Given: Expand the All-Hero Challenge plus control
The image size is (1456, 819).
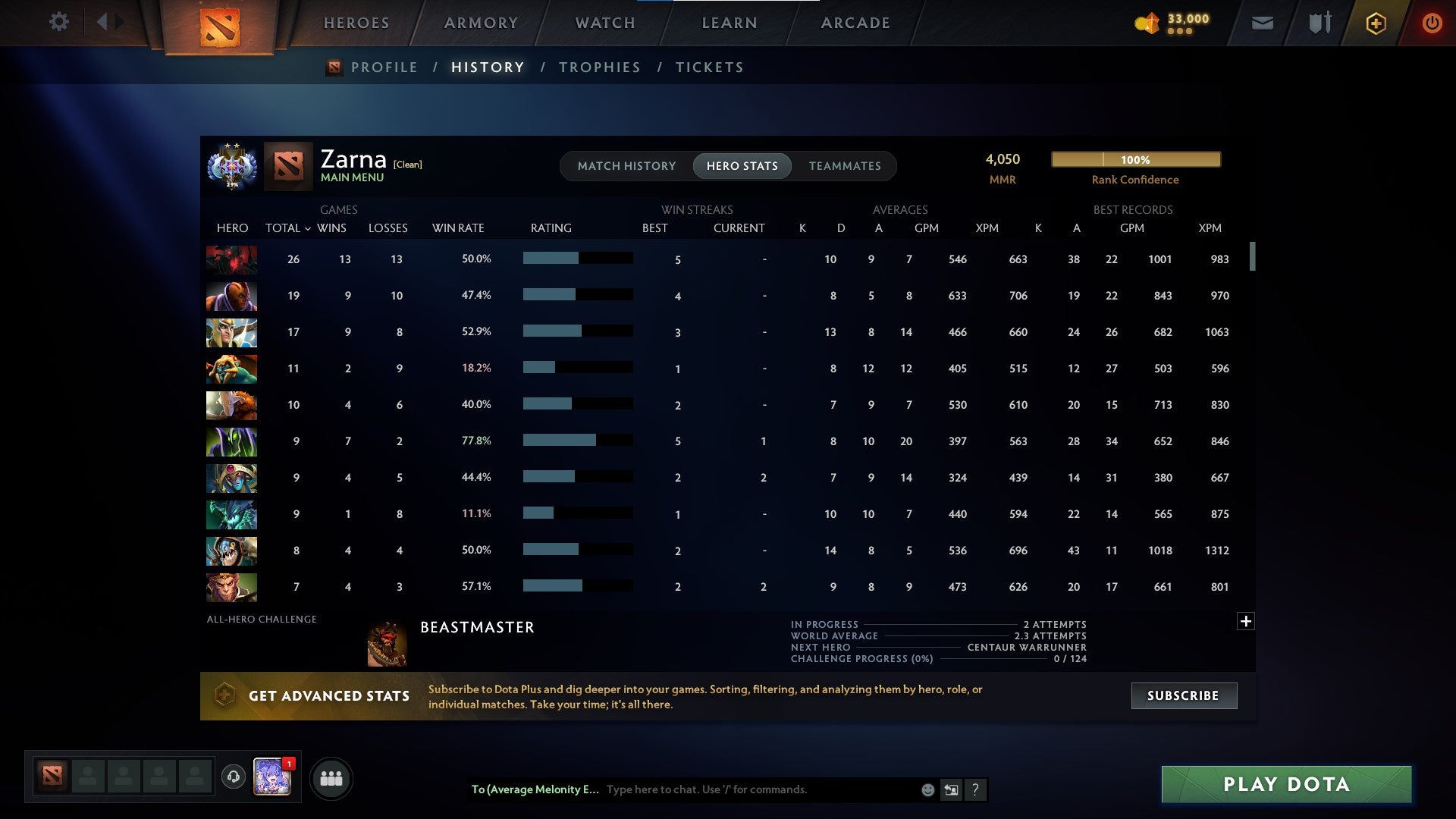Looking at the screenshot, I should (1246, 621).
